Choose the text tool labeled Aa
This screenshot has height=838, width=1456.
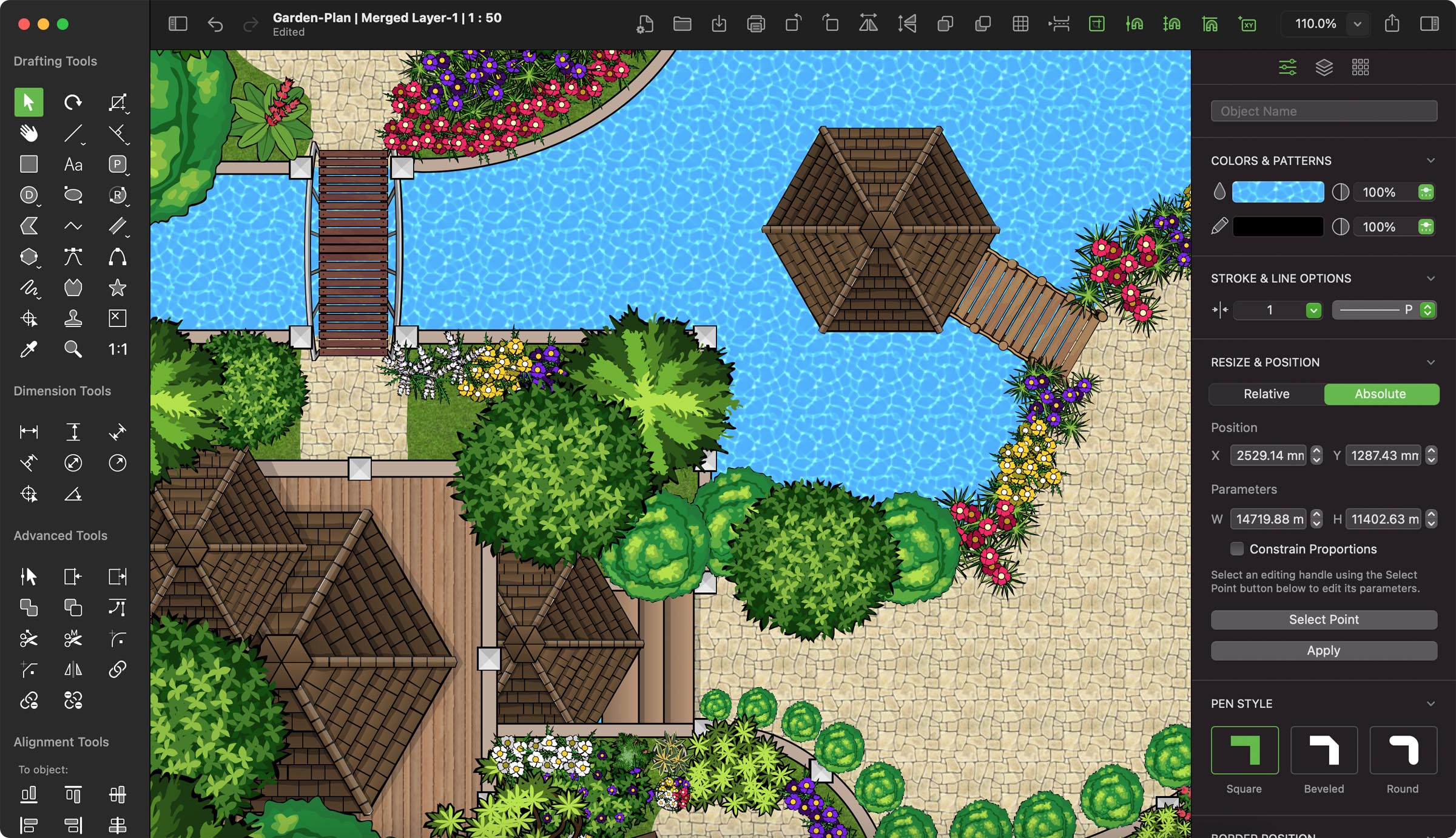click(x=73, y=164)
